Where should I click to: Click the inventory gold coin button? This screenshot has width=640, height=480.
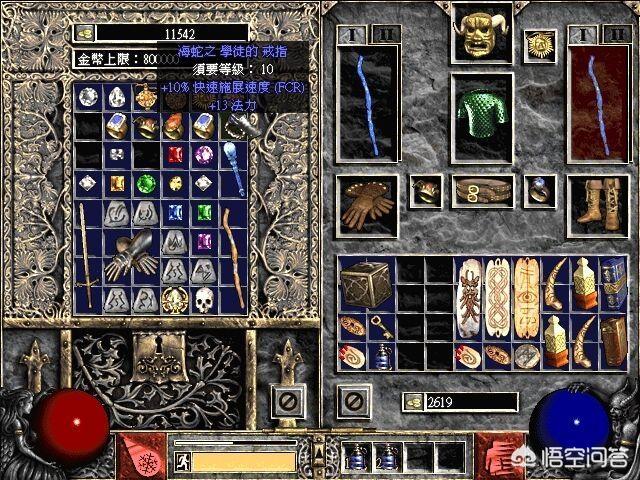(x=413, y=402)
